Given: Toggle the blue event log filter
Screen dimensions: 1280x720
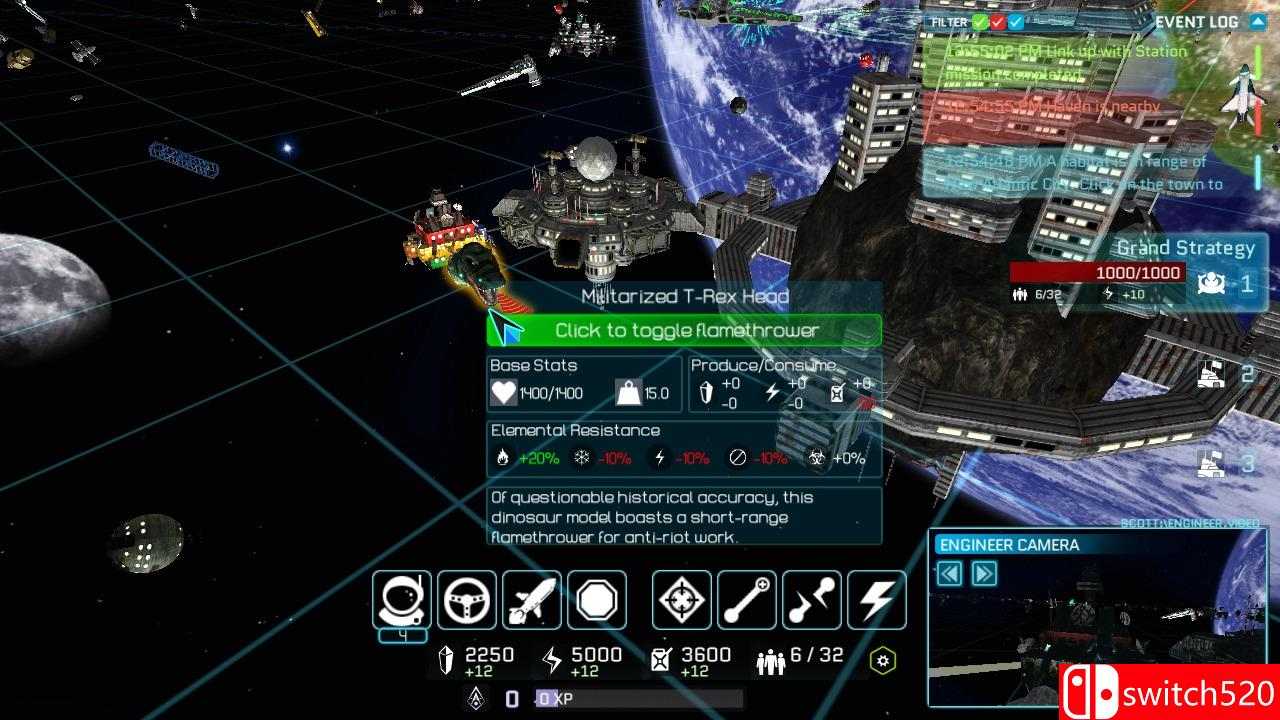Looking at the screenshot, I should point(1016,22).
